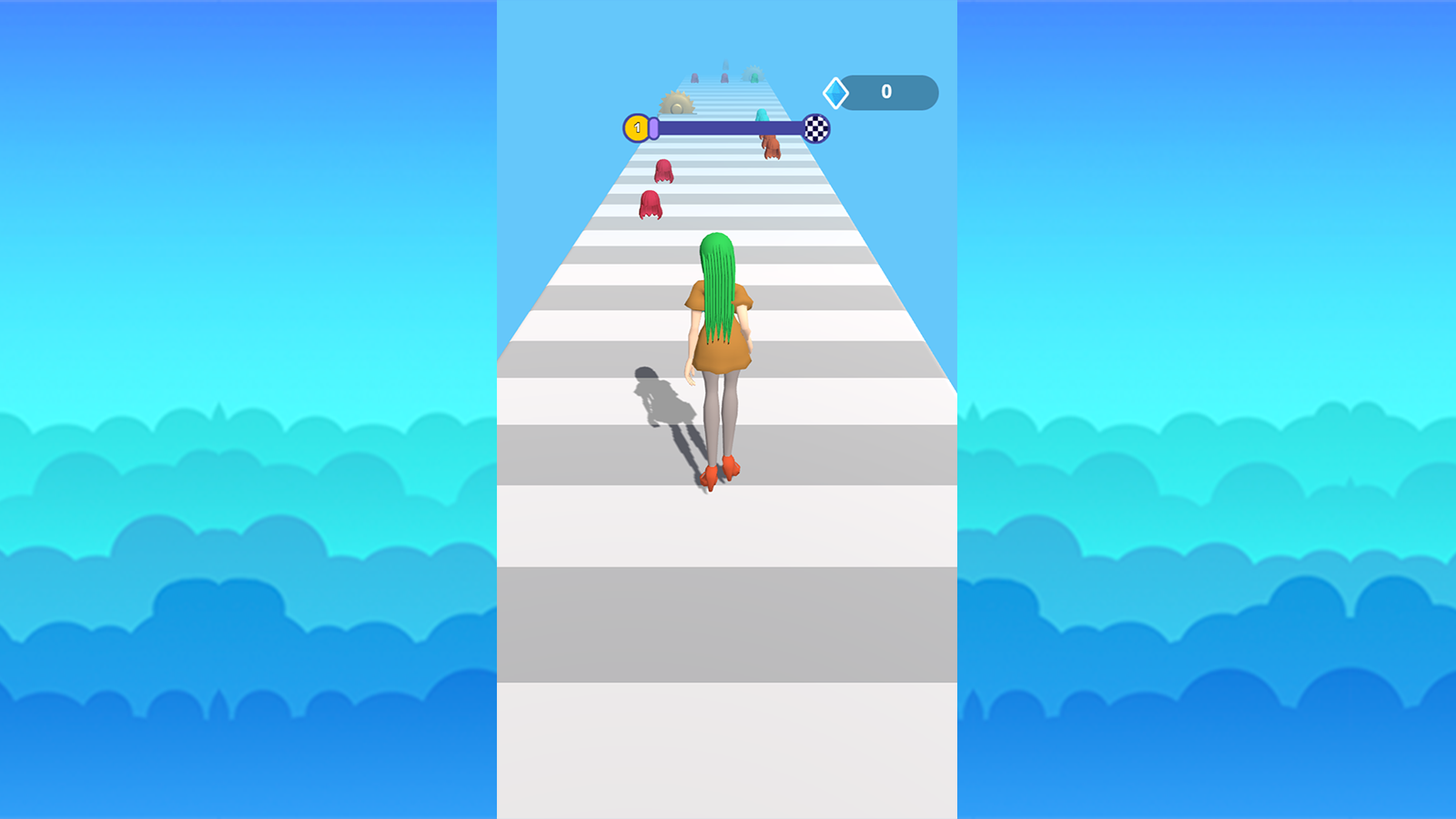
Task: Tap the checkered finish flag icon
Action: 816,128
